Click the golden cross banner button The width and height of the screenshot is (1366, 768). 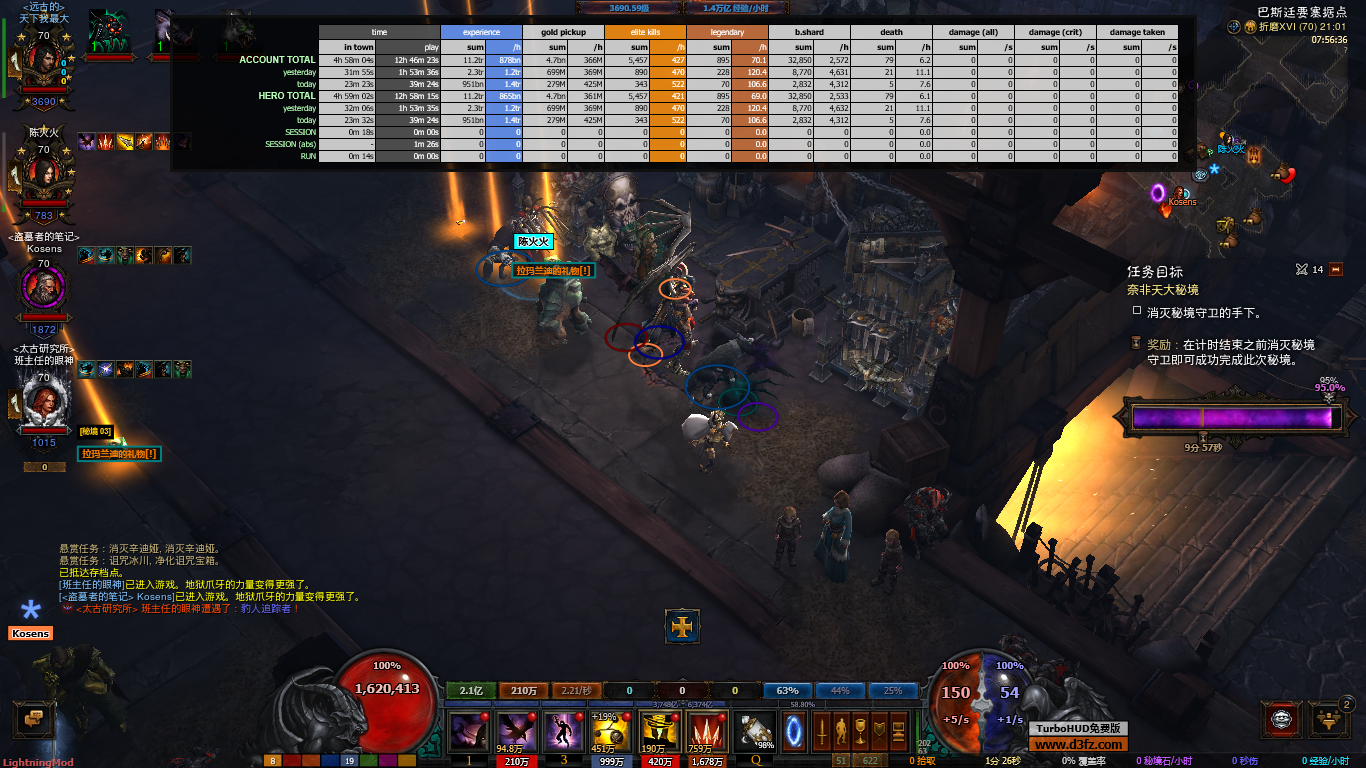683,627
